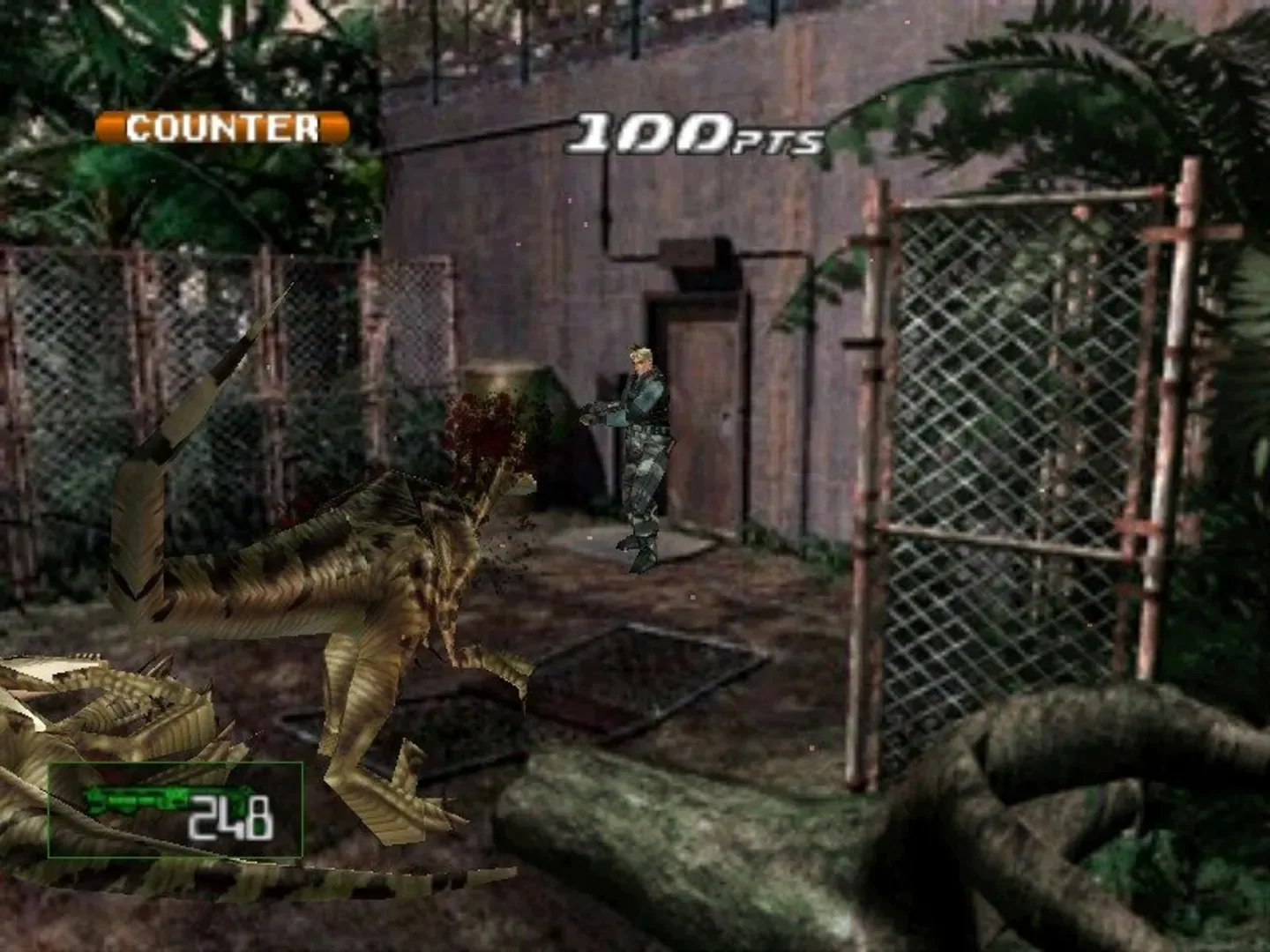Click the COUNTER banner in the top-left
This screenshot has height=952, width=1270.
click(x=220, y=129)
